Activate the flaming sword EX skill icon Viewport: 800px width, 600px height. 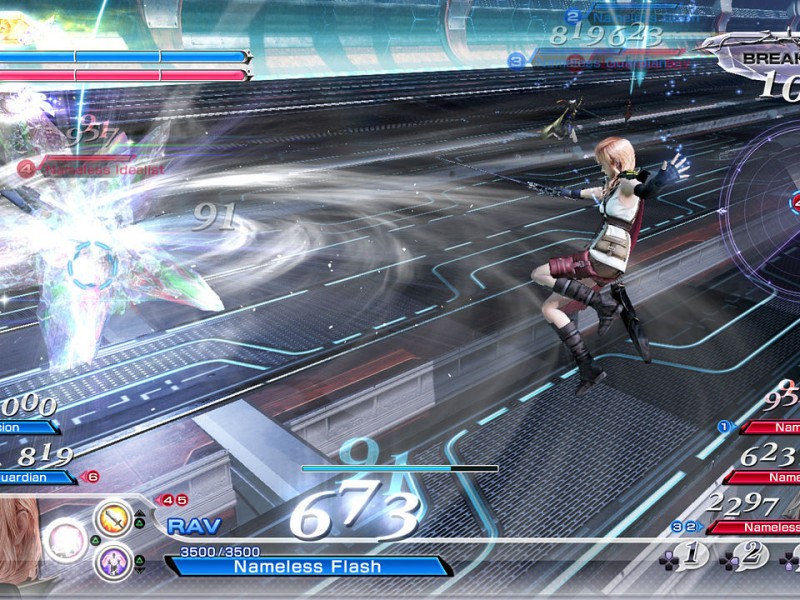[x=113, y=518]
